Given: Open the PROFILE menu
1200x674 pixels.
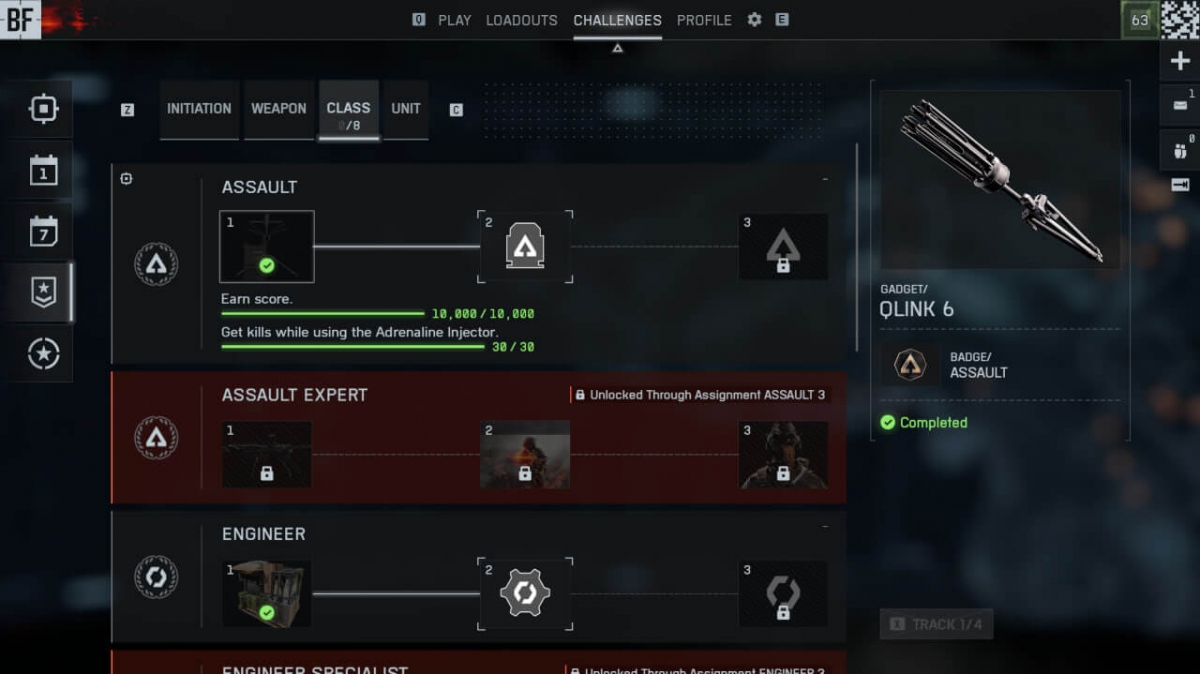Looking at the screenshot, I should tap(704, 20).
